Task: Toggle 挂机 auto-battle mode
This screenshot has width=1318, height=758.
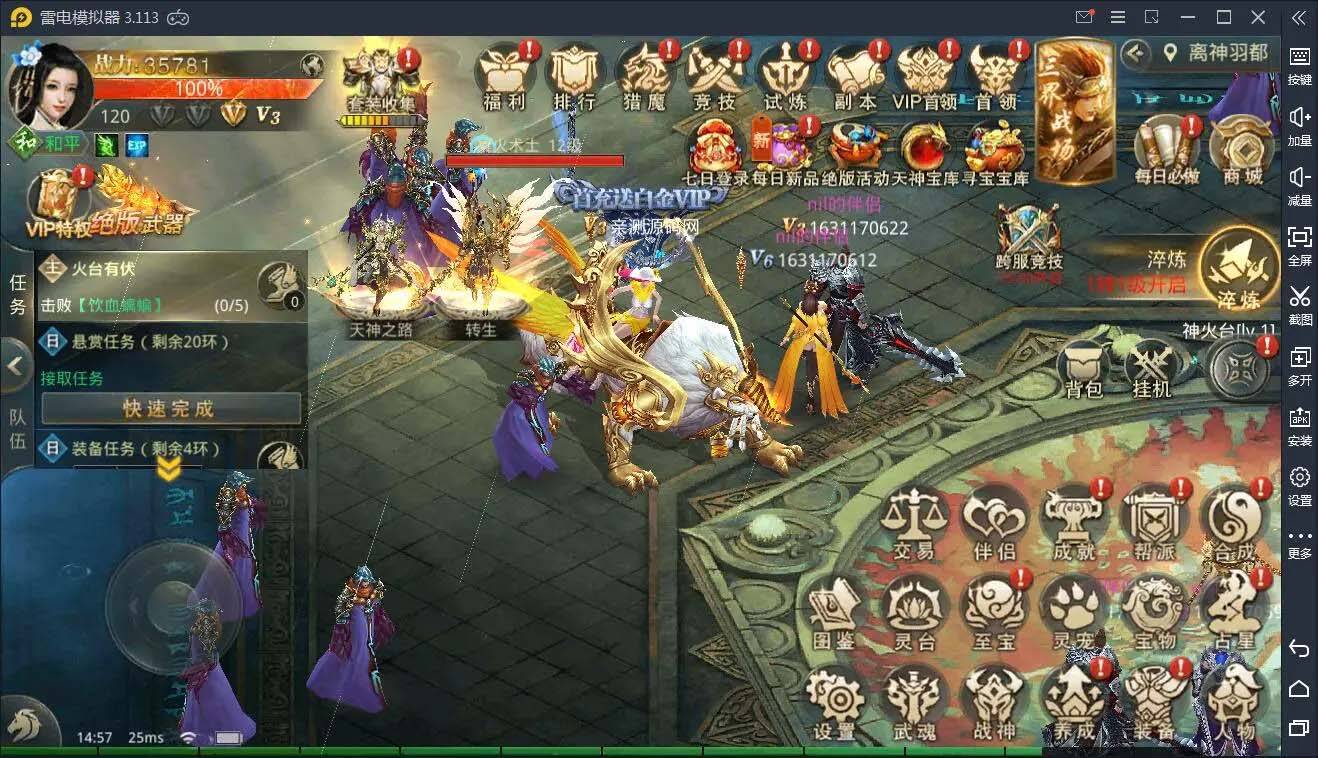Action: (x=1151, y=367)
